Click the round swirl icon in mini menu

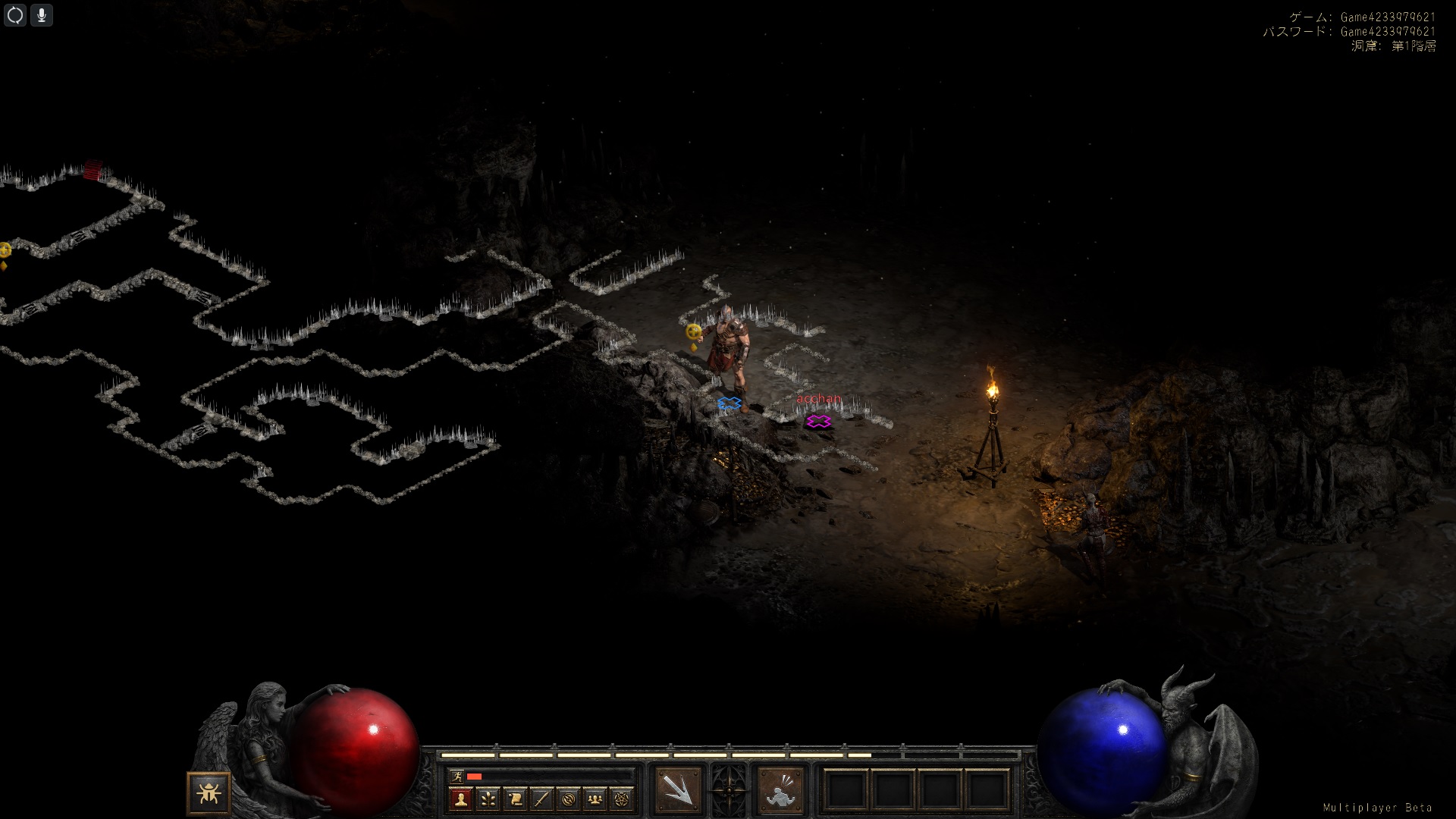point(569,799)
